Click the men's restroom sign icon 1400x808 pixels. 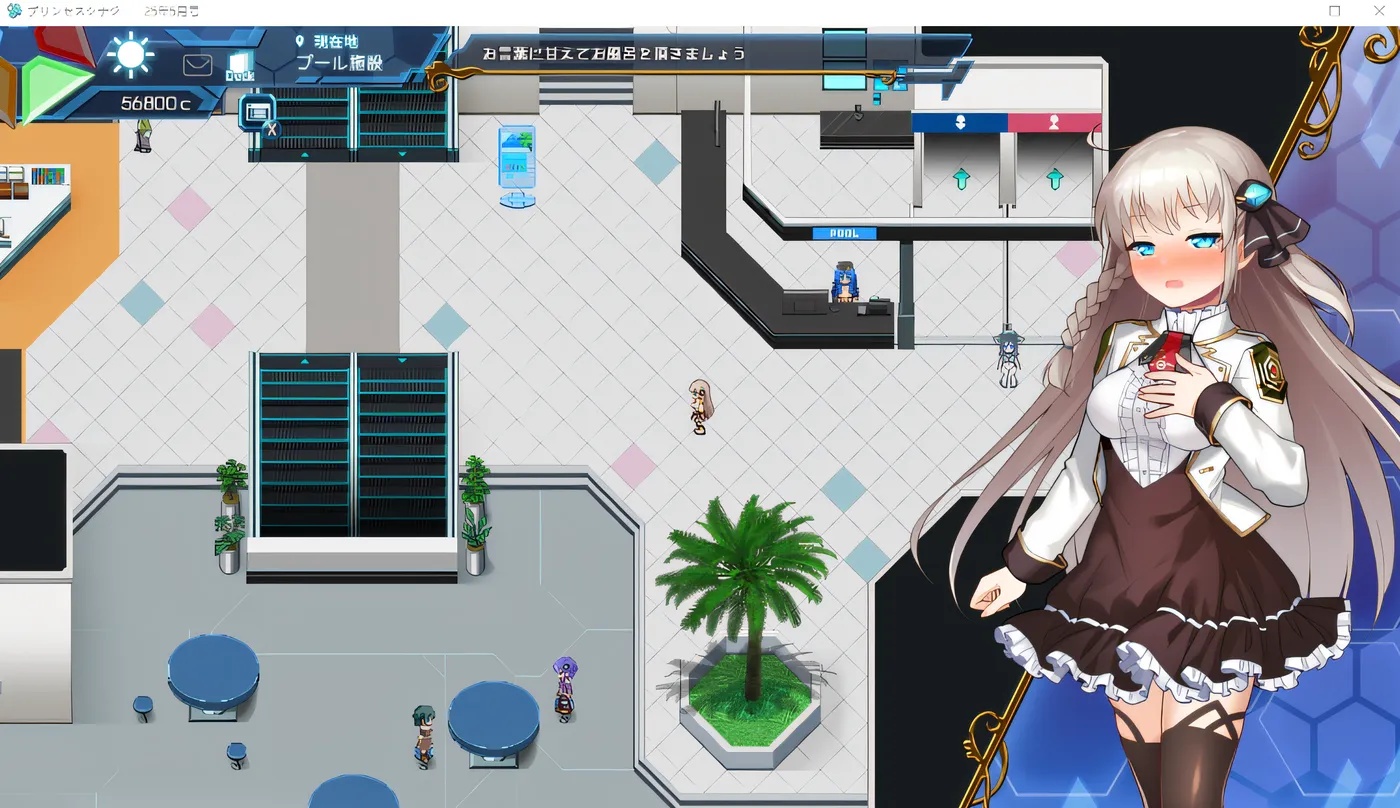pyautogui.click(x=960, y=122)
